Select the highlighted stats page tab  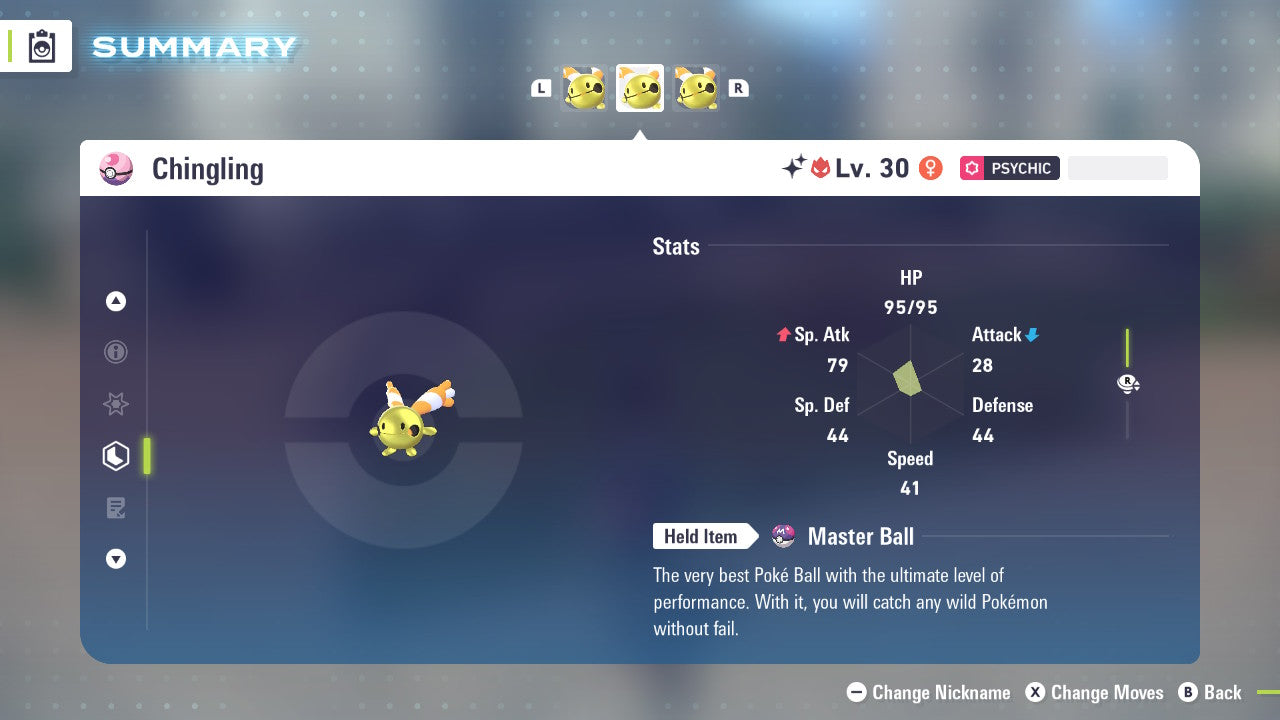click(116, 456)
